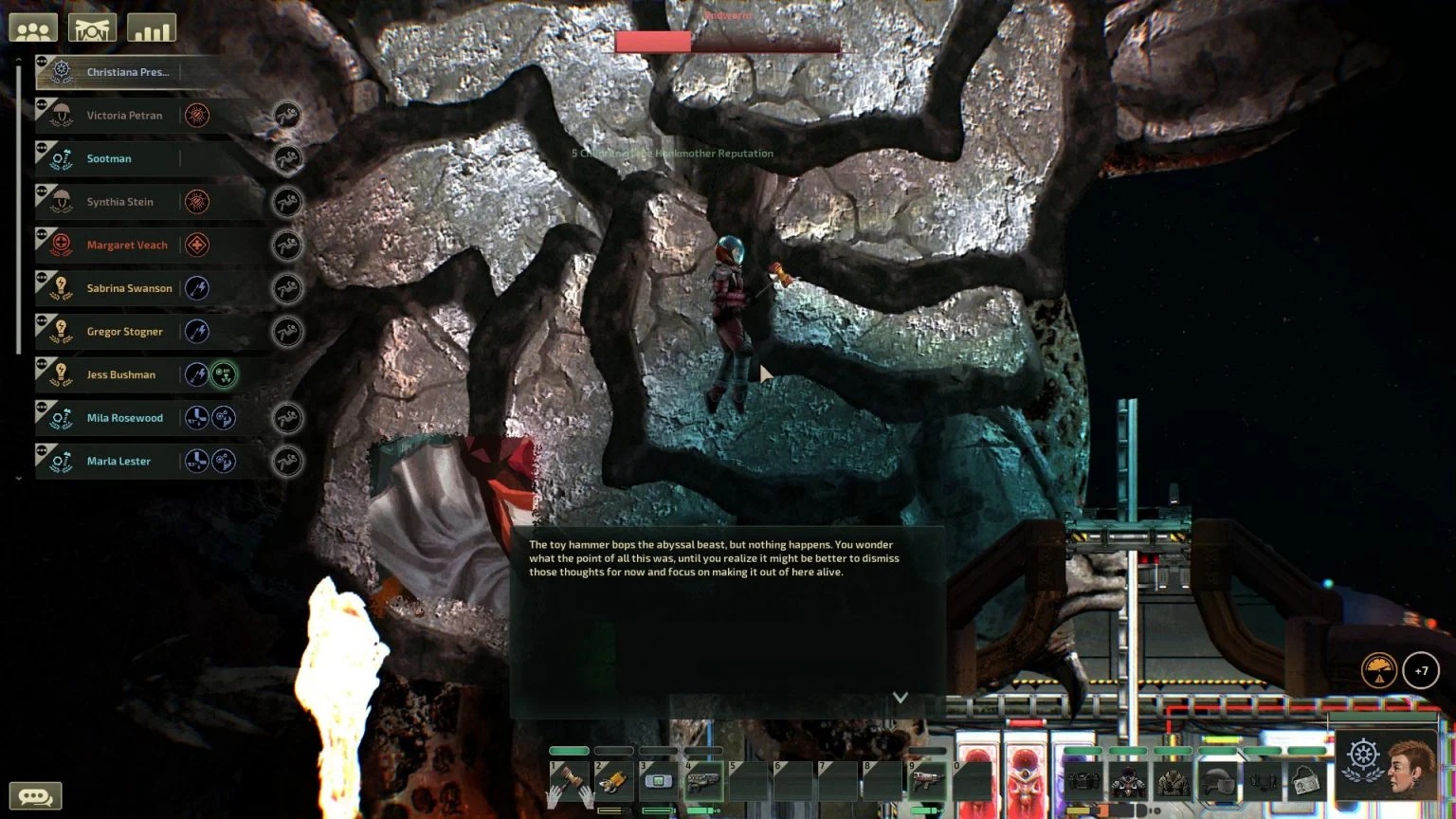The height and width of the screenshot is (819, 1456).
Task: Click Margaret Veach's medical order icon
Action: 197,246
